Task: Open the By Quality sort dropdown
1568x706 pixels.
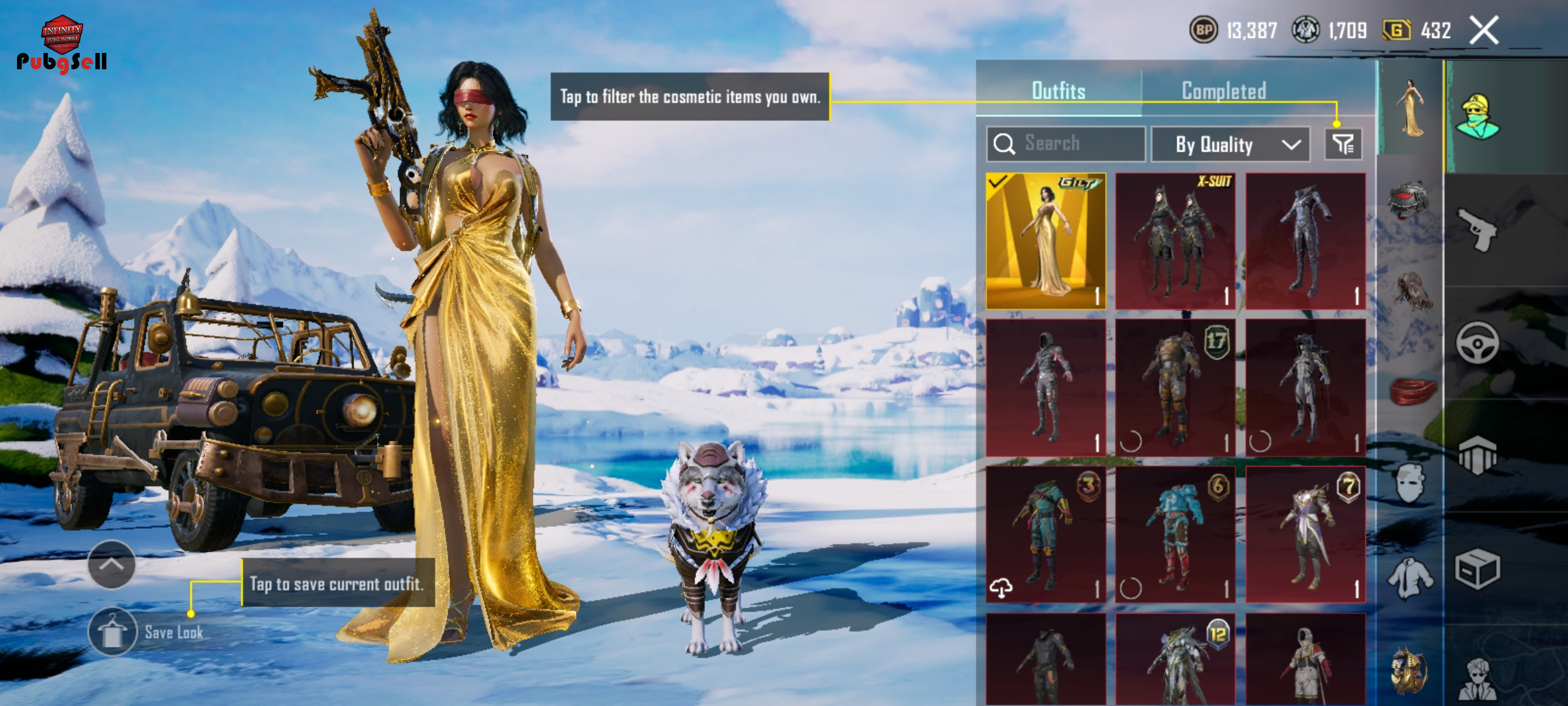Action: point(1230,144)
